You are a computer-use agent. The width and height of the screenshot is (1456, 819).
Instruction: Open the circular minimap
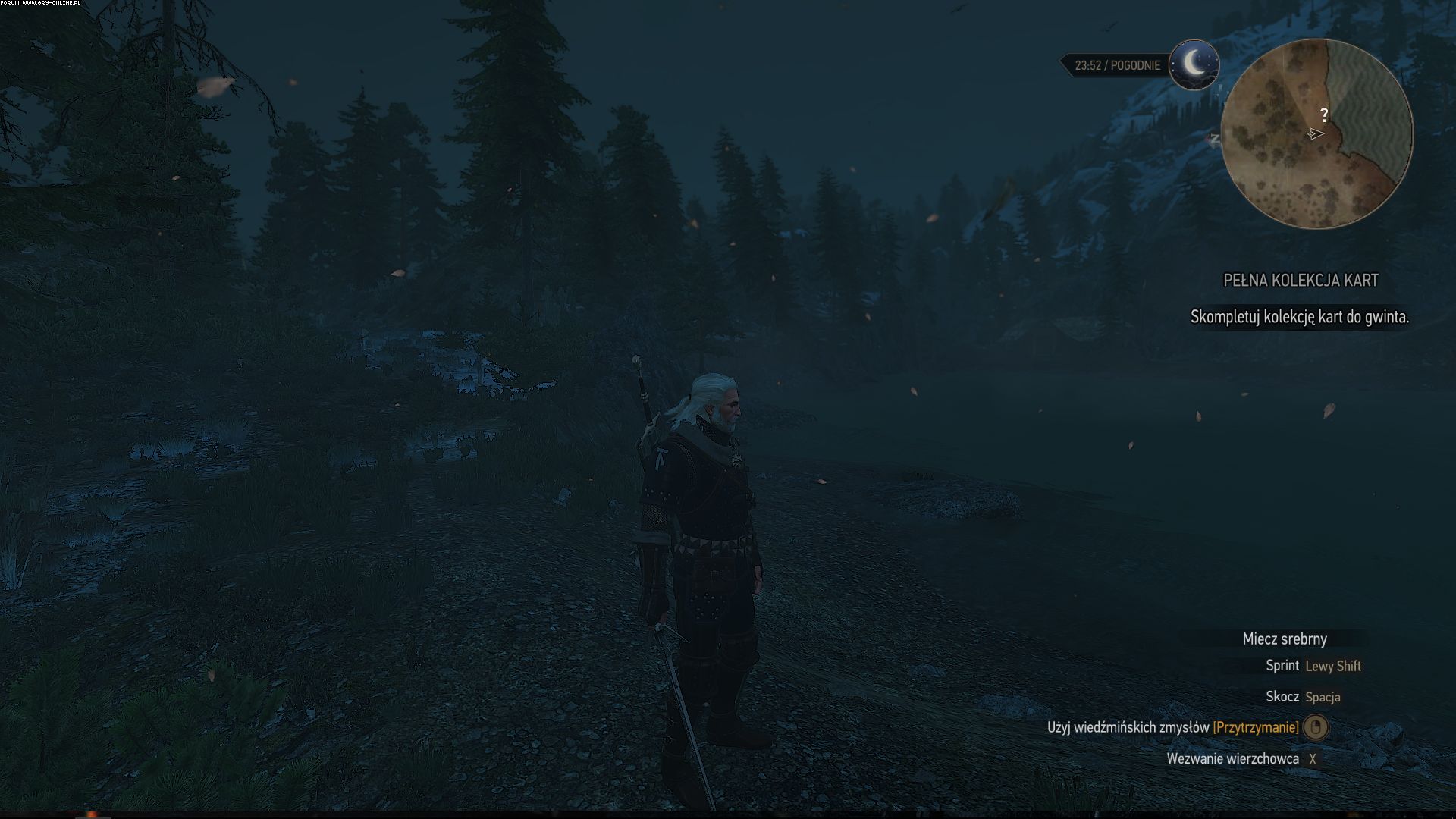1317,134
